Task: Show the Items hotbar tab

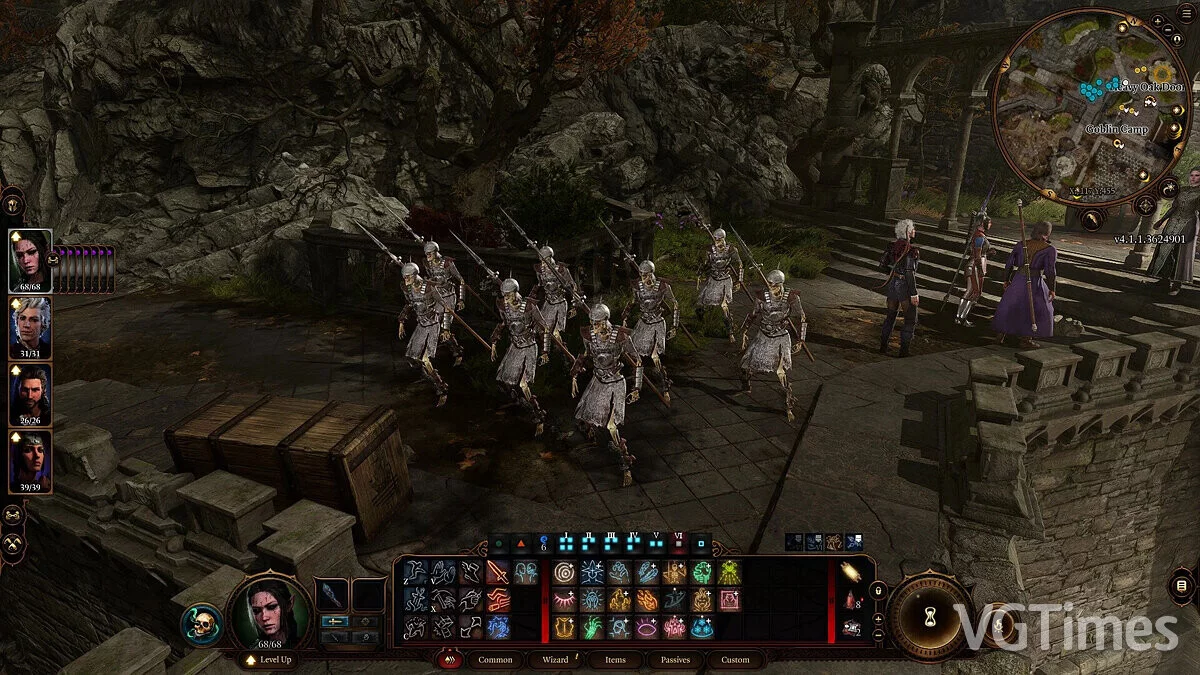Action: point(615,660)
